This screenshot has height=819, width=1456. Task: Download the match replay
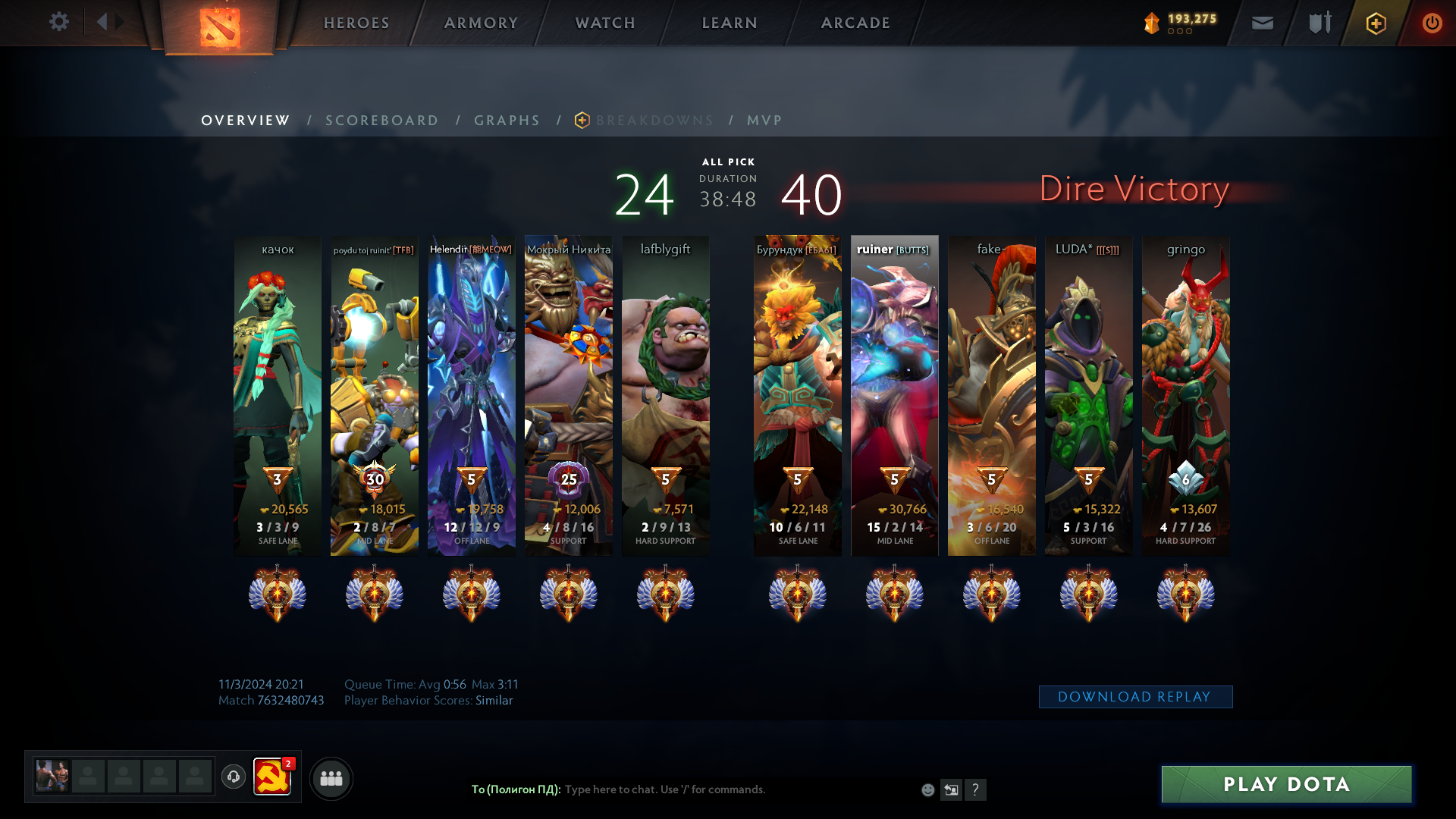tap(1135, 697)
